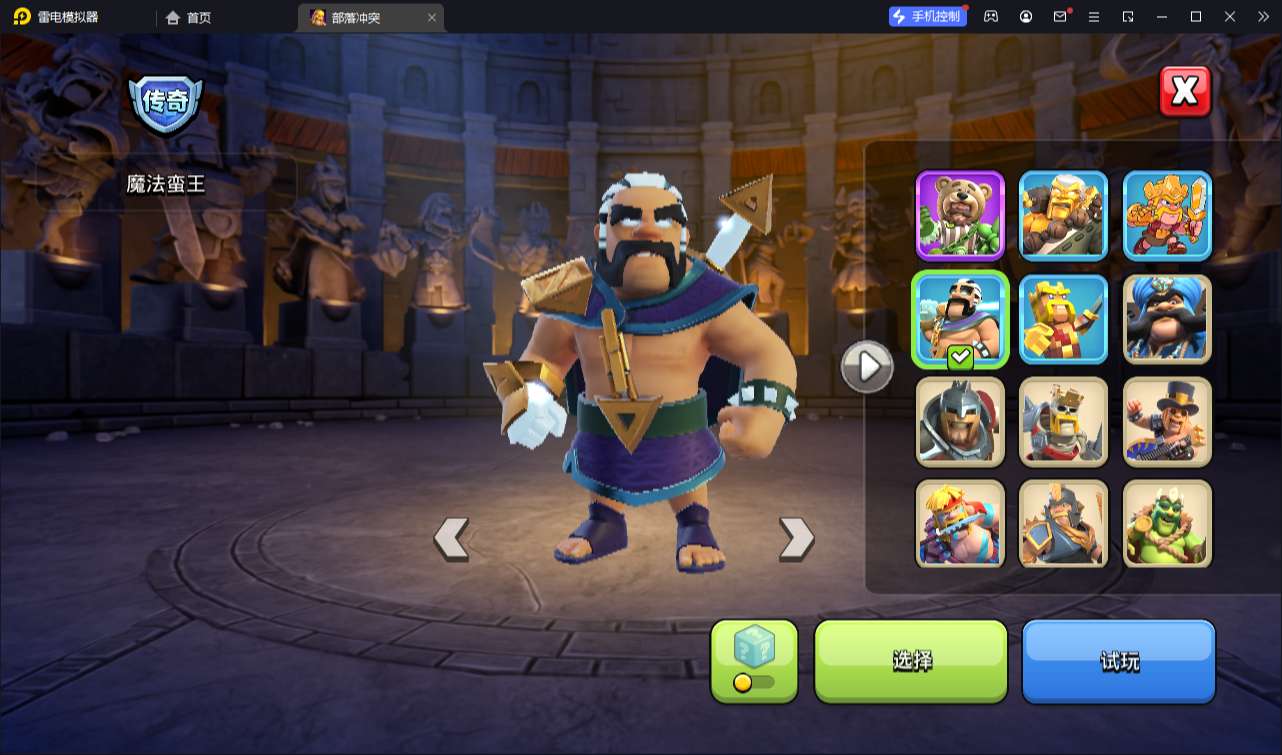Viewport: 1282px width, 755px height.
Task: Select the green goblin king skin
Action: click(x=1167, y=524)
